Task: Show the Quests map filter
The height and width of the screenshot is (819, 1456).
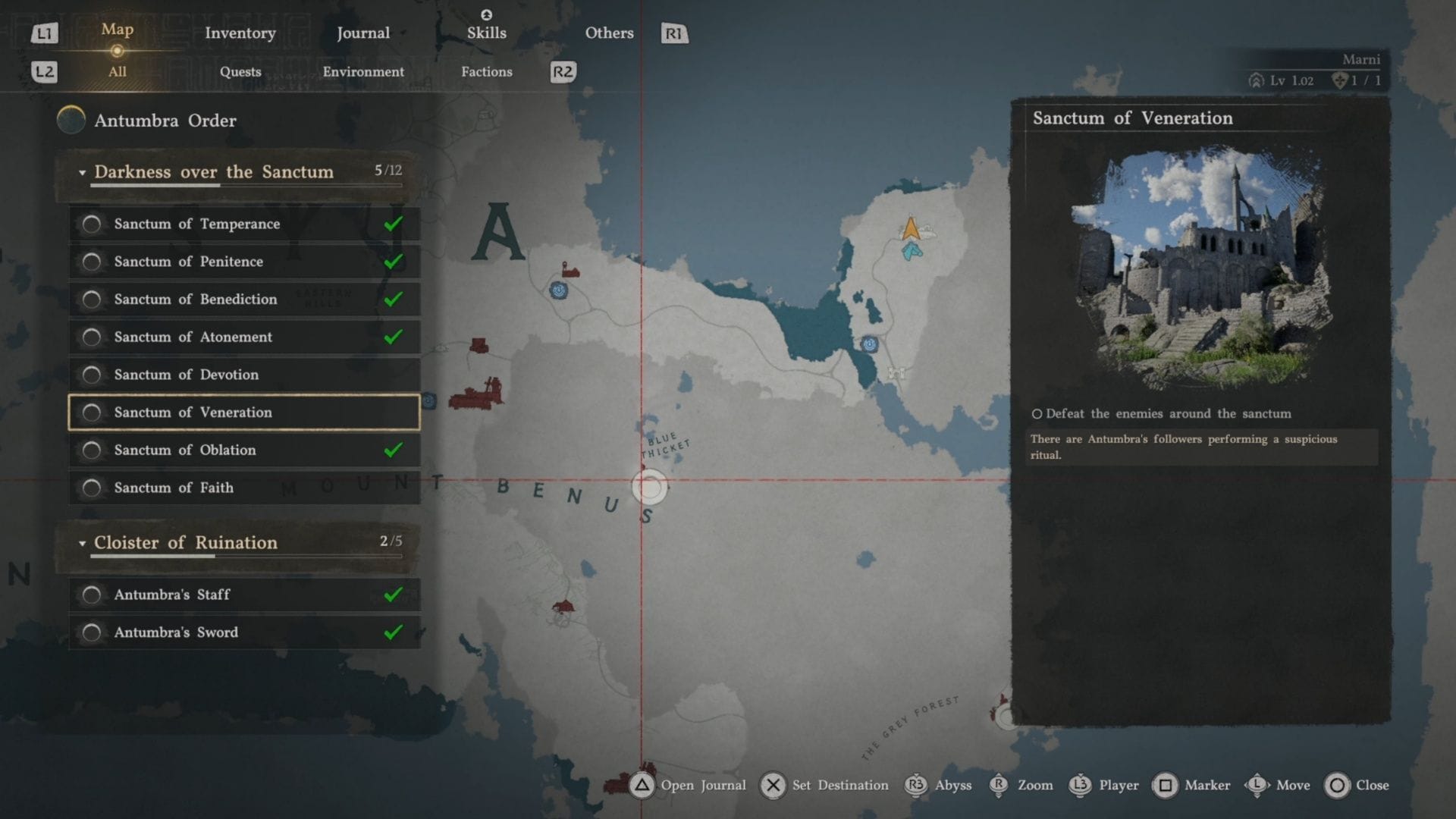Action: (x=240, y=72)
